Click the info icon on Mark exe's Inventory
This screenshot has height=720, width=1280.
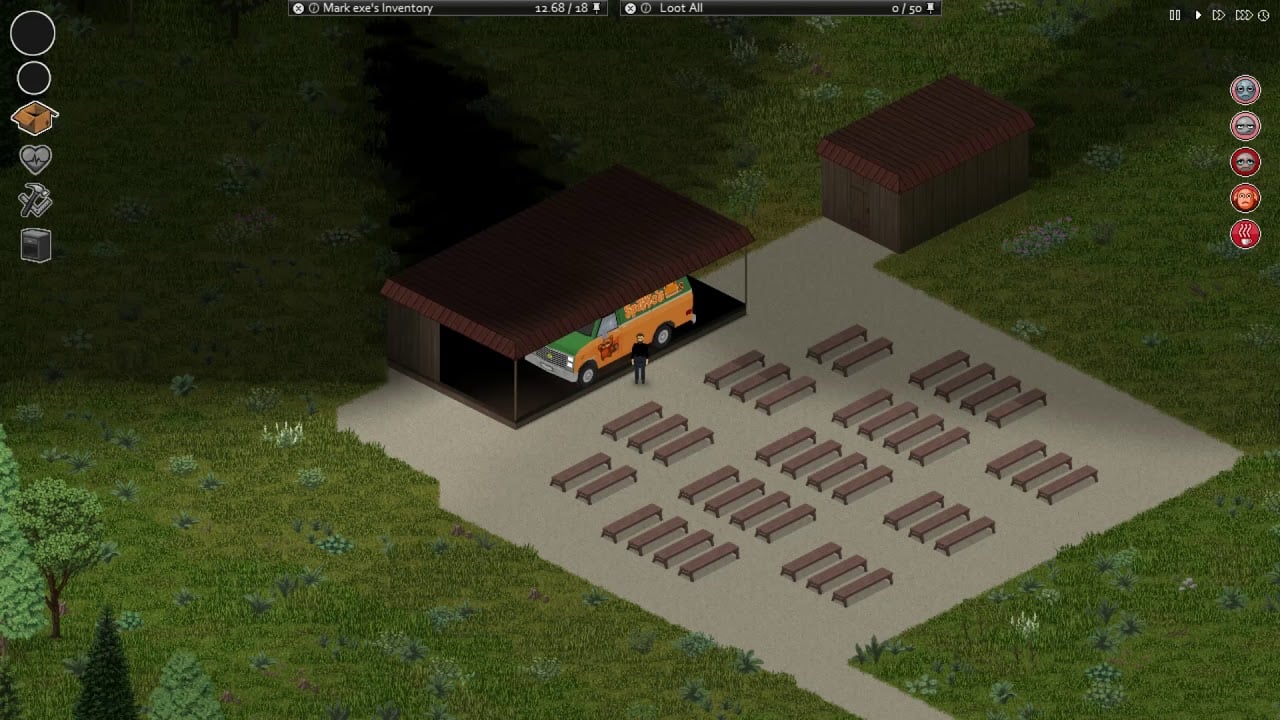click(313, 8)
